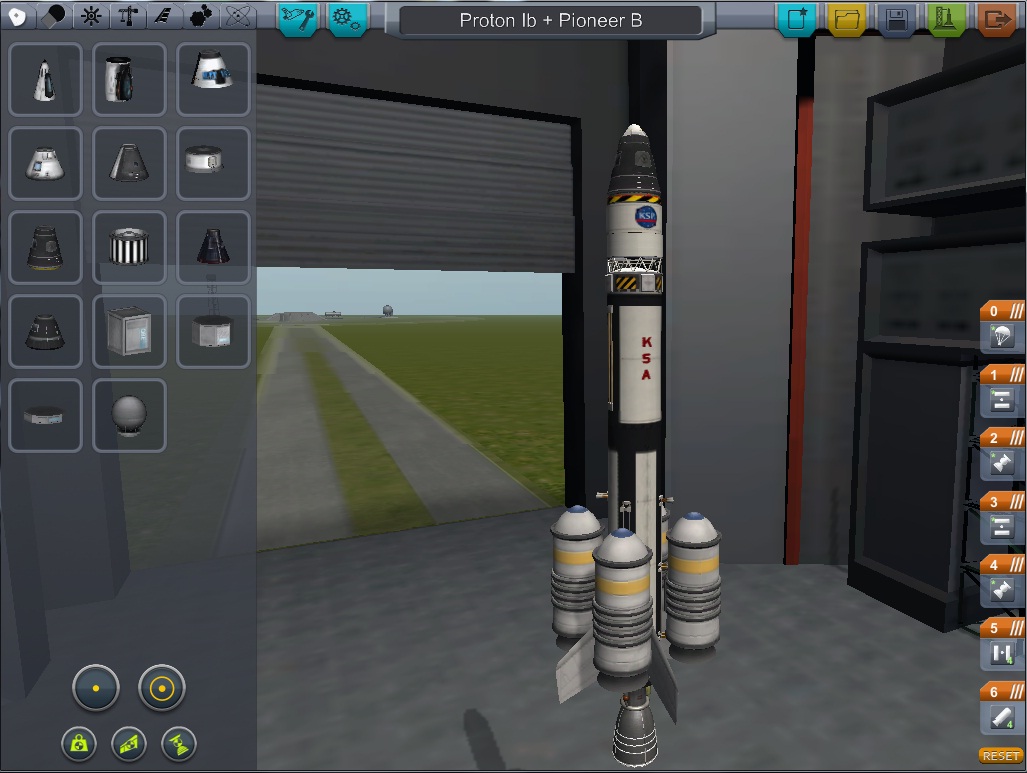Open the Science parts category tab

238,16
